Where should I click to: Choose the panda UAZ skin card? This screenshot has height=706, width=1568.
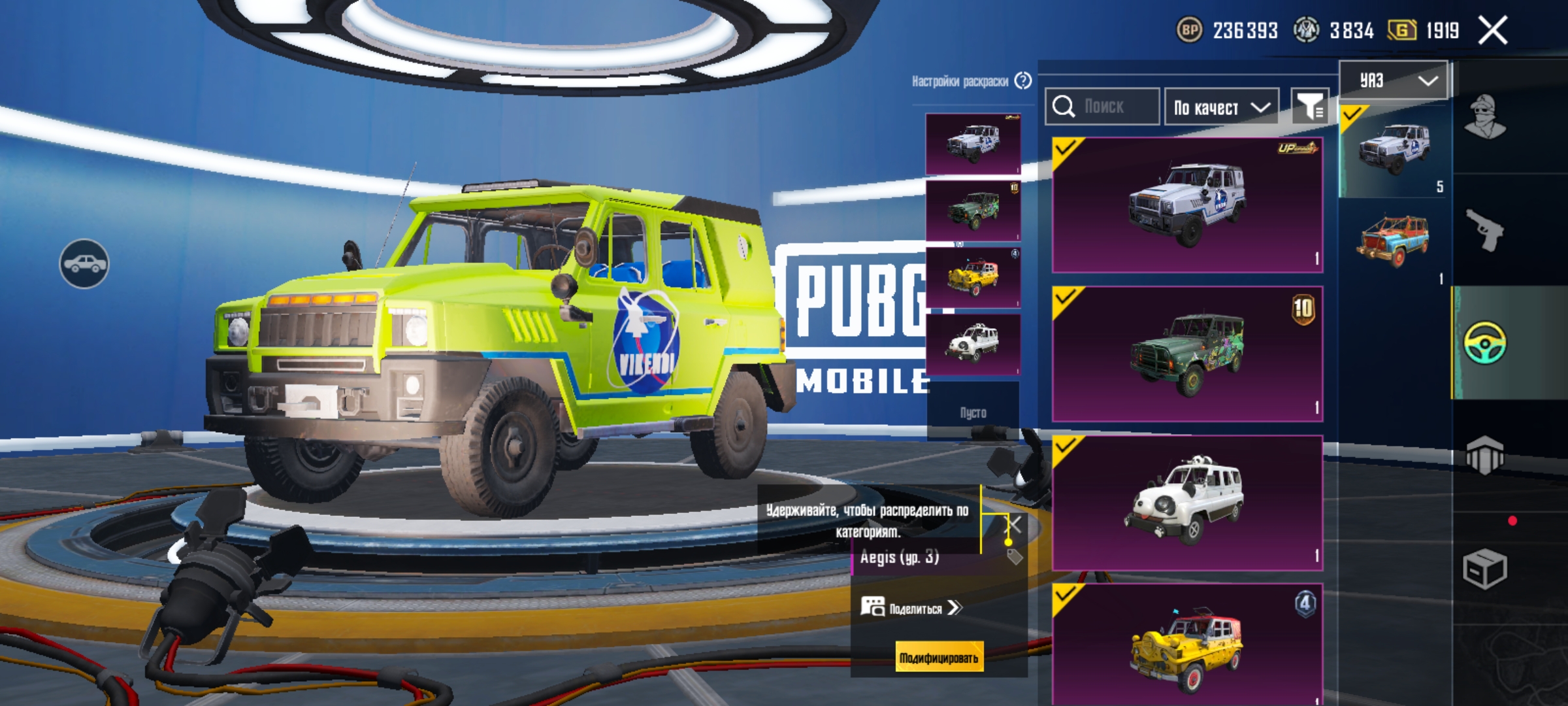pos(1187,503)
